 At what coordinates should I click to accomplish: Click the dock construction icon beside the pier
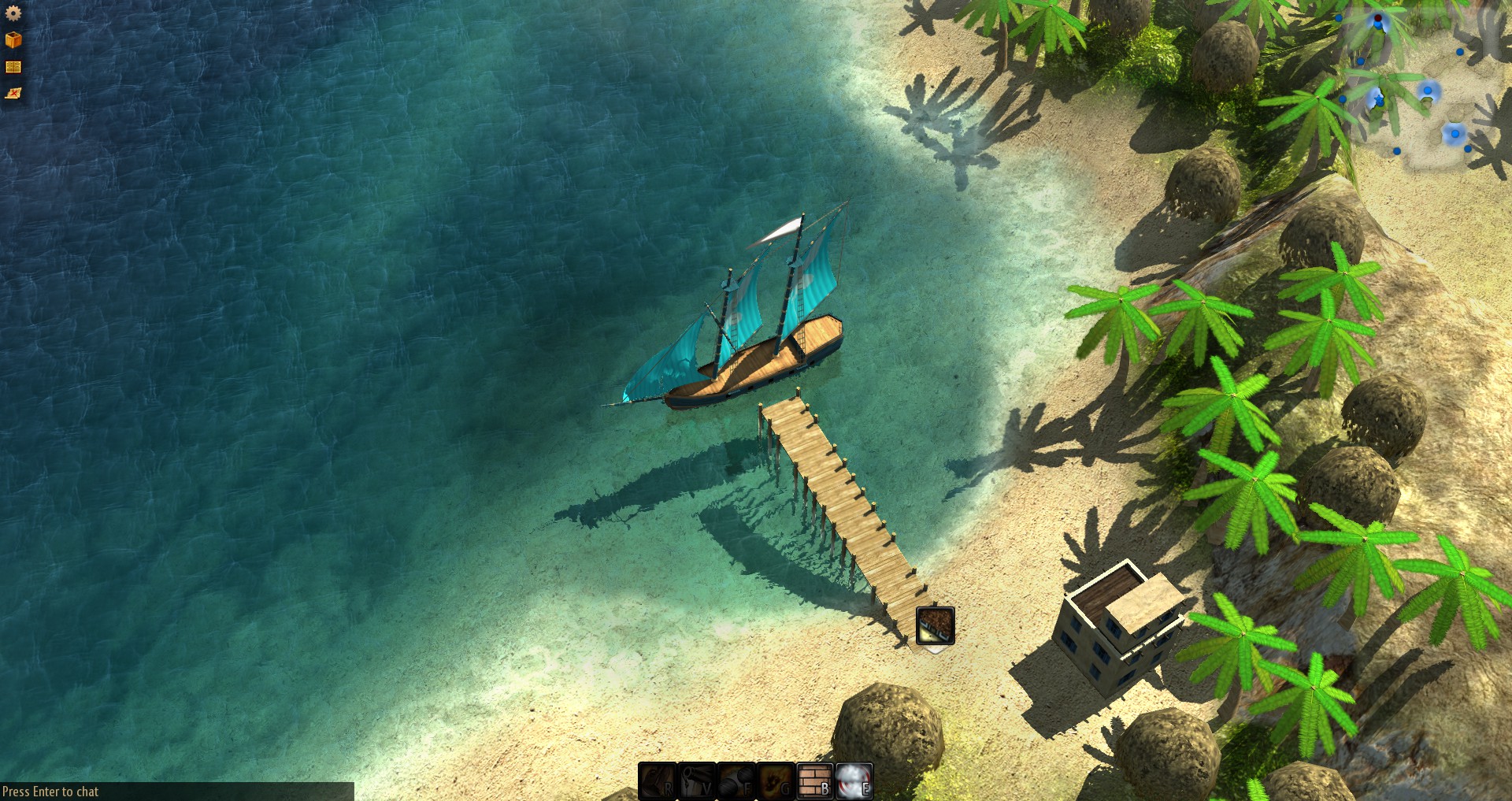[934, 627]
